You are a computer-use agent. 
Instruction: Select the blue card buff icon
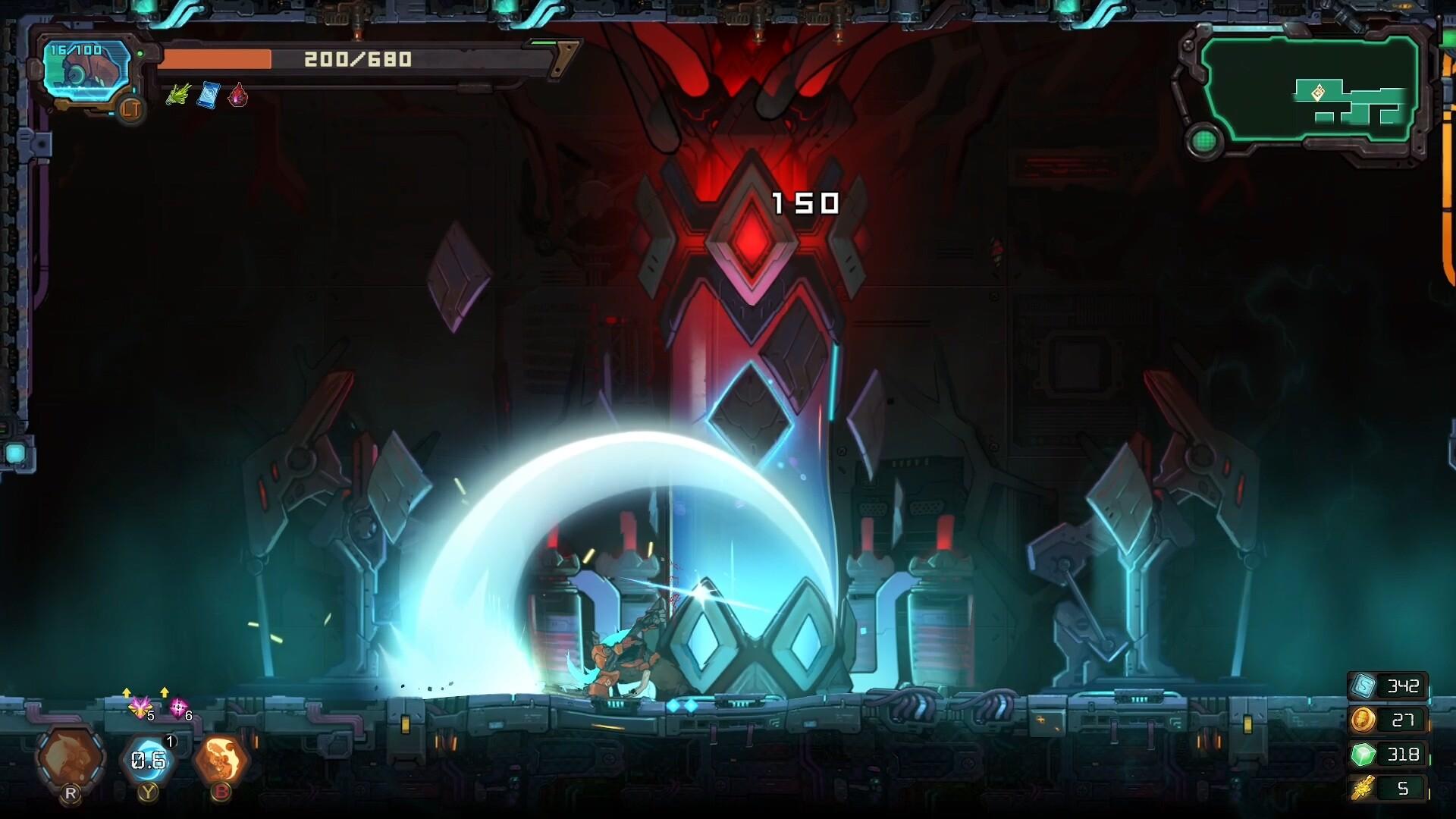coord(208,96)
